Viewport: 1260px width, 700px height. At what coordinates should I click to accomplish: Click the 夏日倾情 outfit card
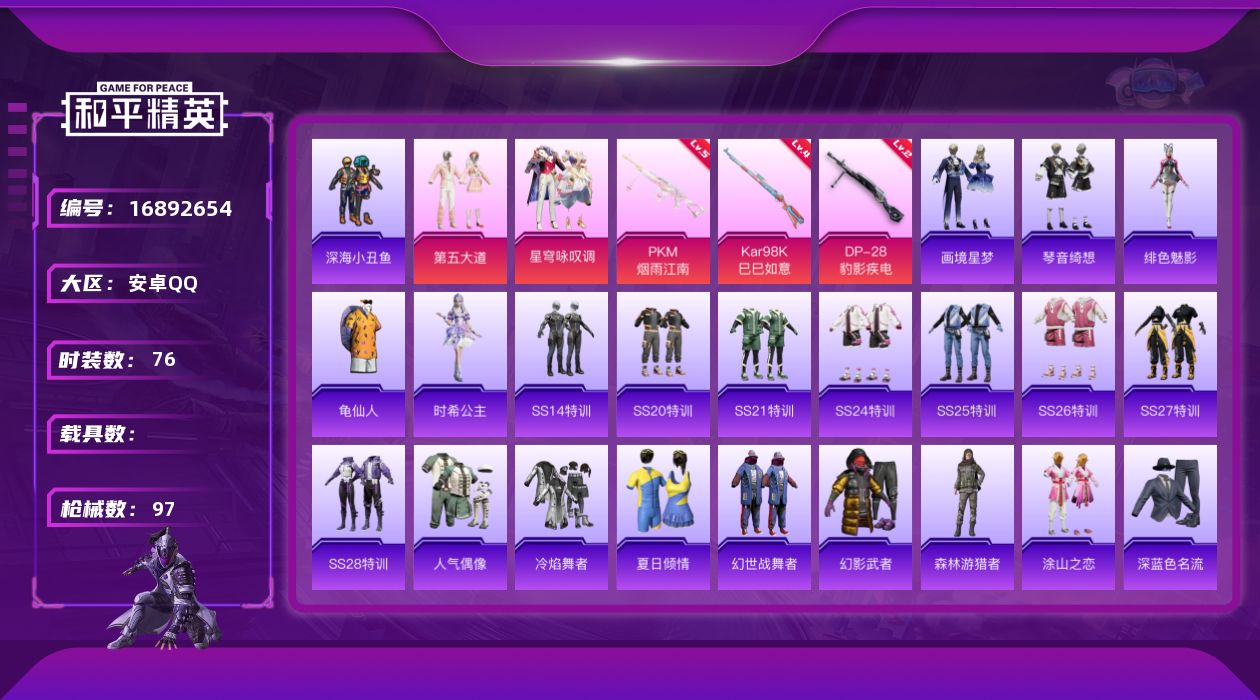coord(663,517)
